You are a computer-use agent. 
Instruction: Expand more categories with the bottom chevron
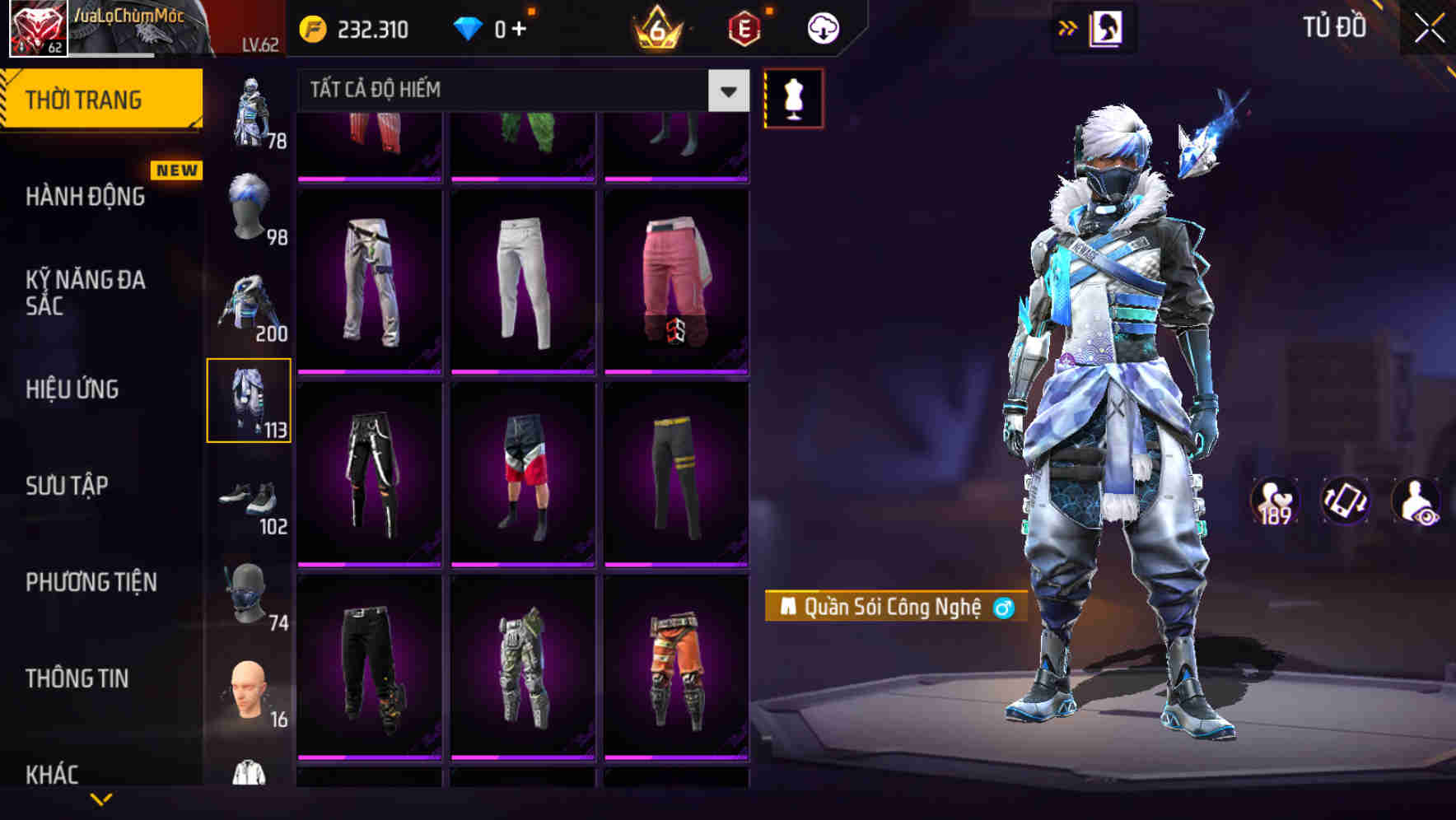point(101,797)
